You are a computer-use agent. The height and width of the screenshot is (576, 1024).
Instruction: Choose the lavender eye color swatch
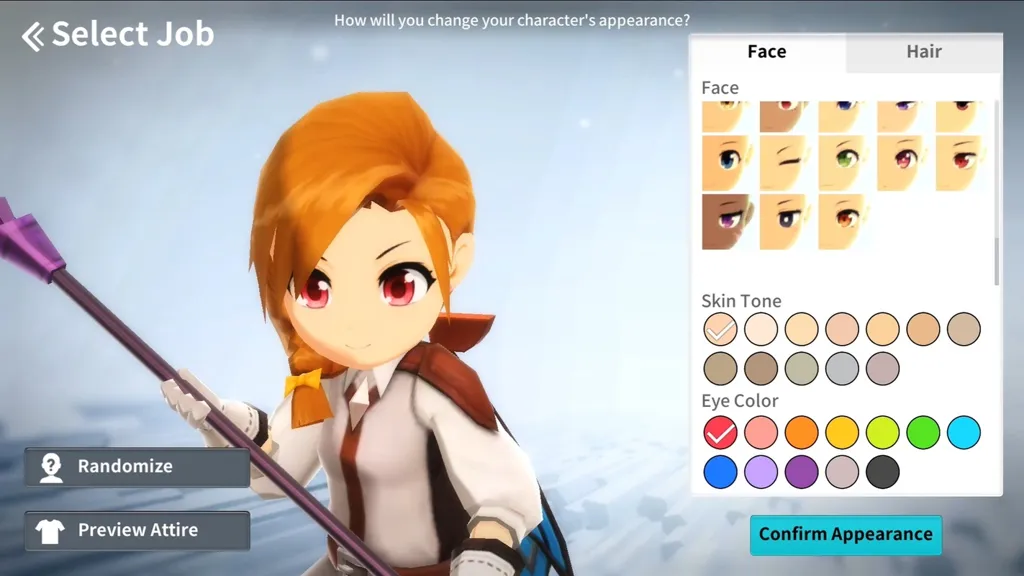pos(761,472)
